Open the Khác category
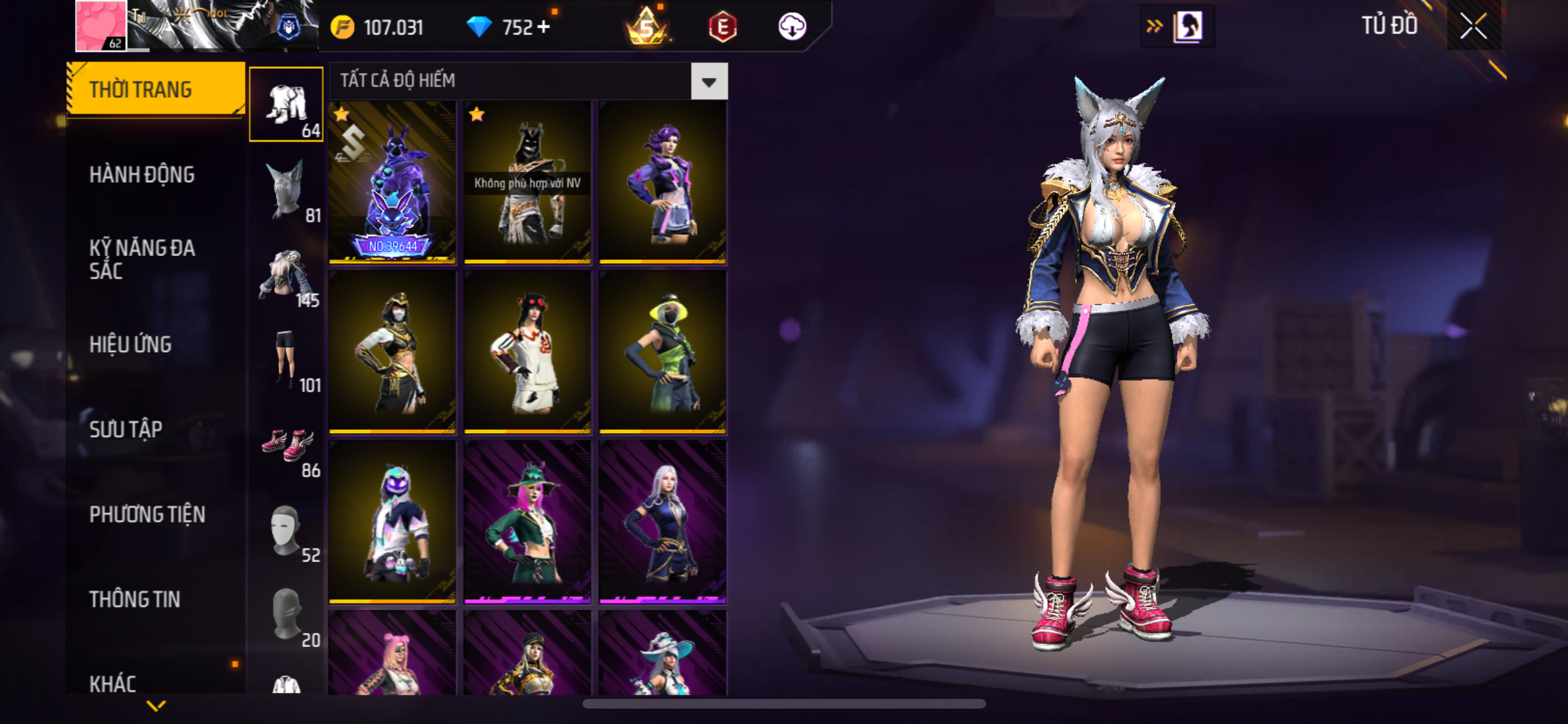 point(113,683)
